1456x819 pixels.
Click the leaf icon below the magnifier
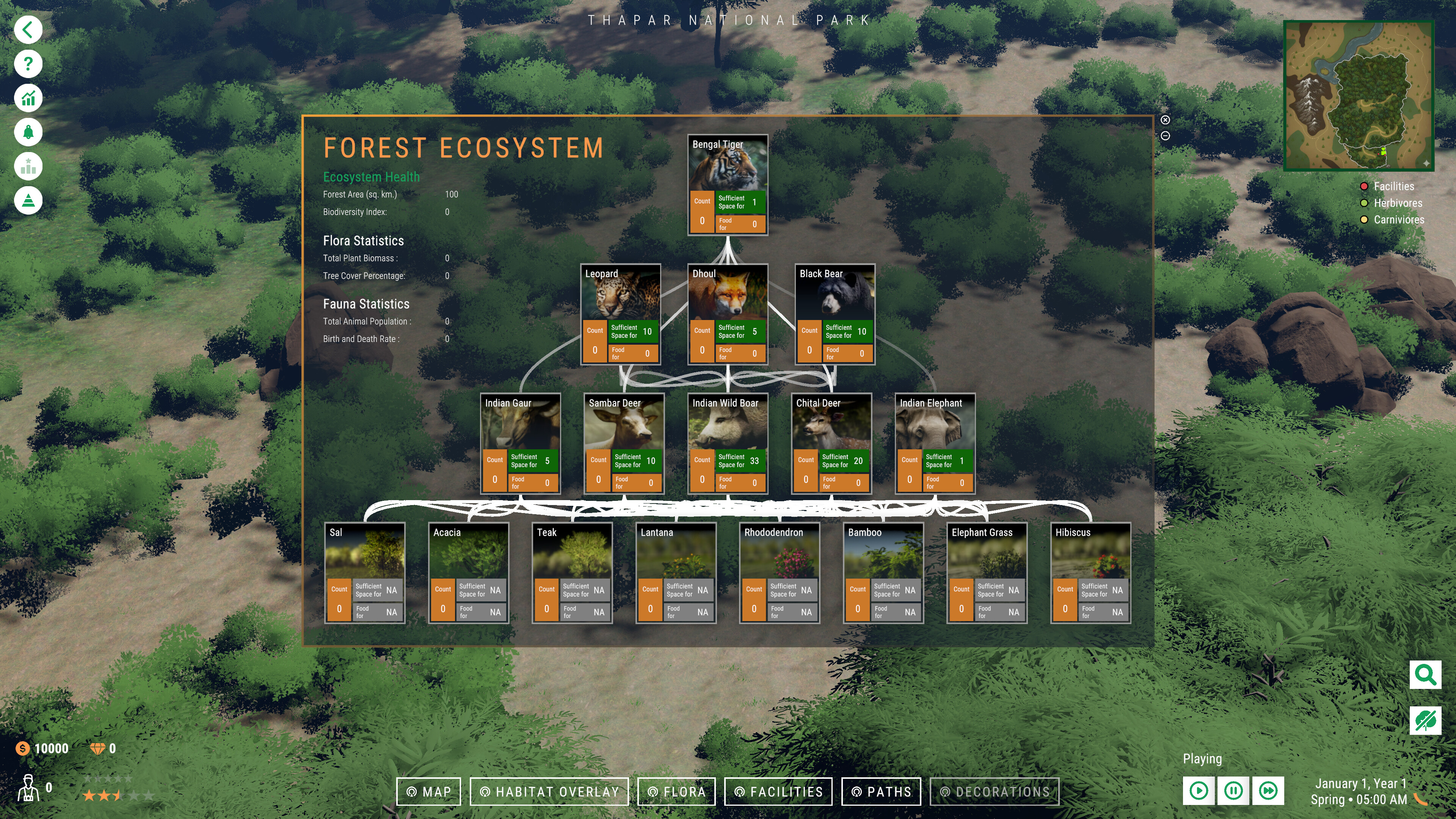[1425, 720]
